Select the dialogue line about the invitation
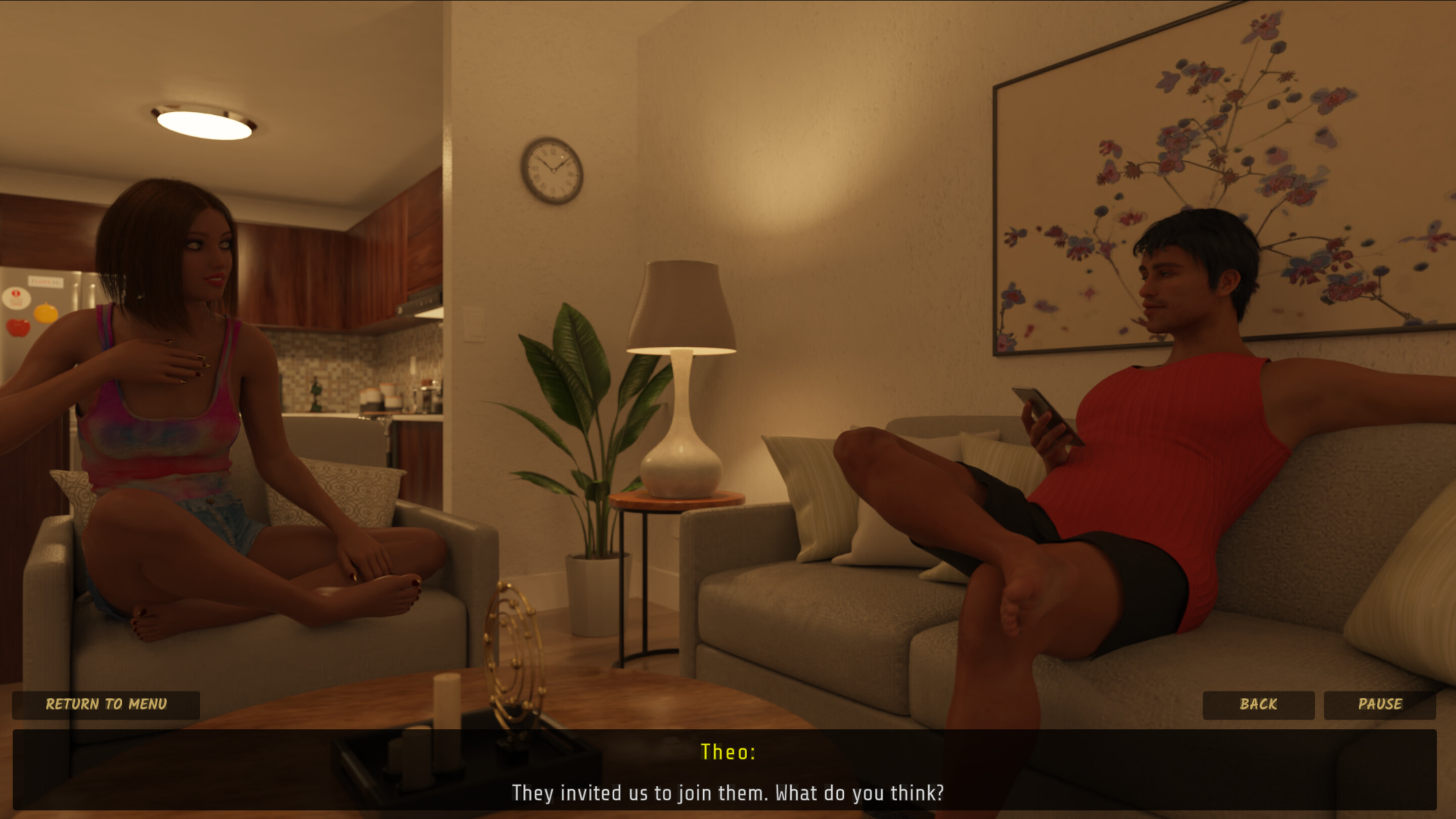The width and height of the screenshot is (1456, 819). (728, 792)
